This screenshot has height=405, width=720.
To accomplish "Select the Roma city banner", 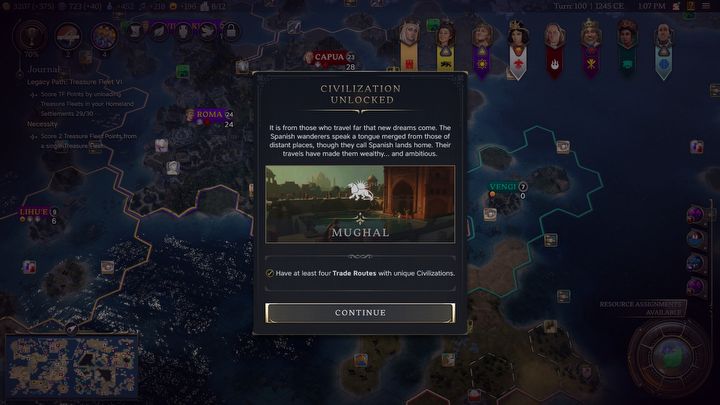I will [x=209, y=115].
